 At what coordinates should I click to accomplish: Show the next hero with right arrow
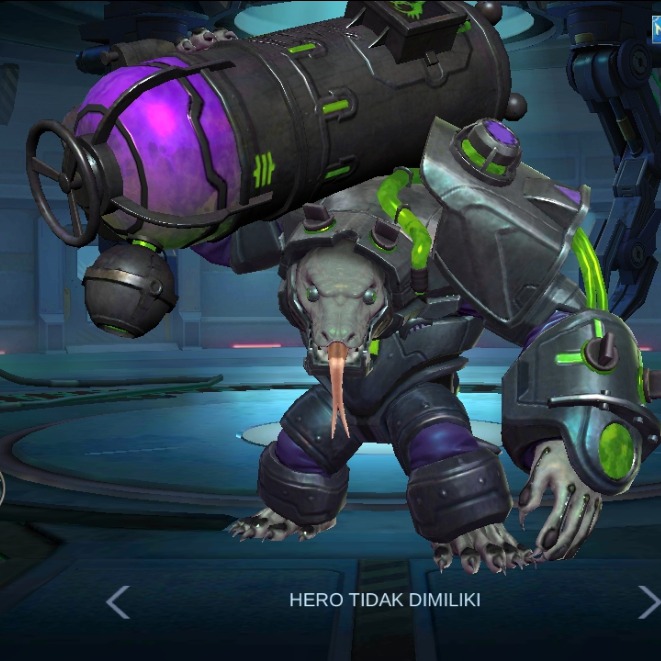(x=648, y=601)
